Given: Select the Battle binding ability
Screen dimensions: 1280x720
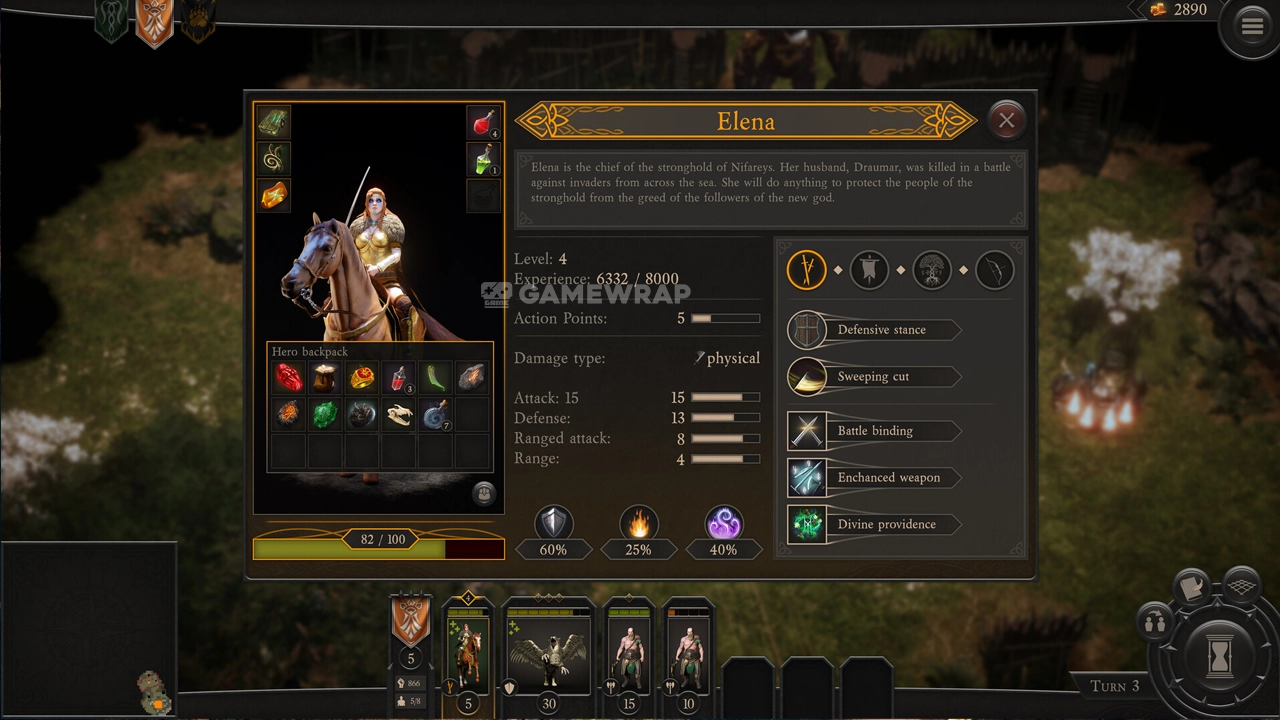Looking at the screenshot, I should (x=874, y=431).
